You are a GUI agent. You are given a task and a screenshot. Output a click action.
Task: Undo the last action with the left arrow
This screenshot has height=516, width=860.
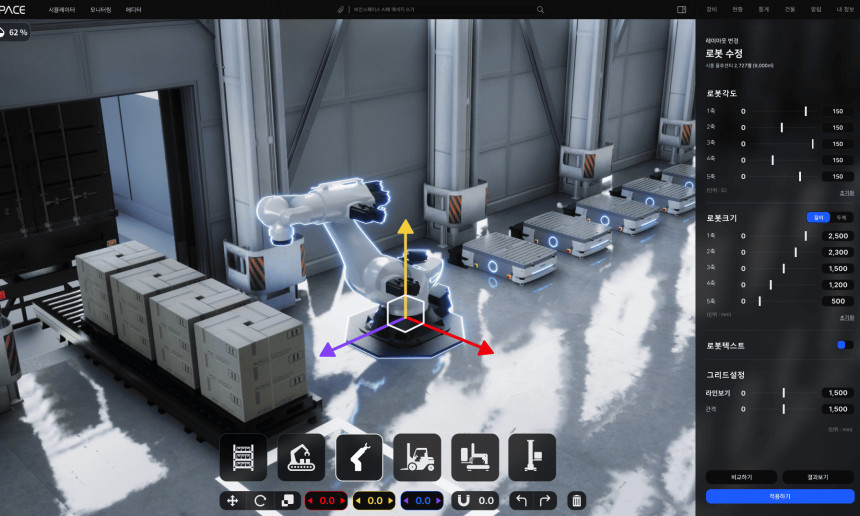(519, 500)
